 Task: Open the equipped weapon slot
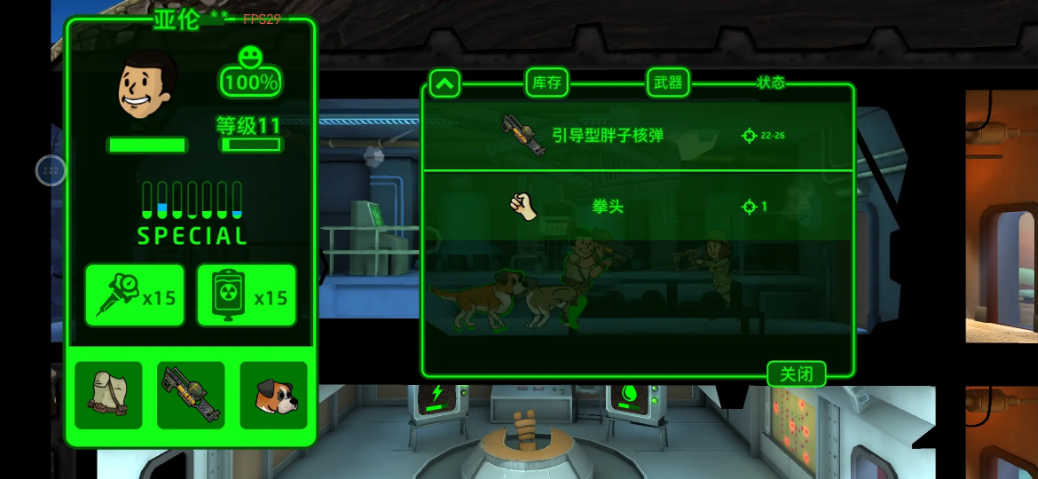(x=190, y=395)
